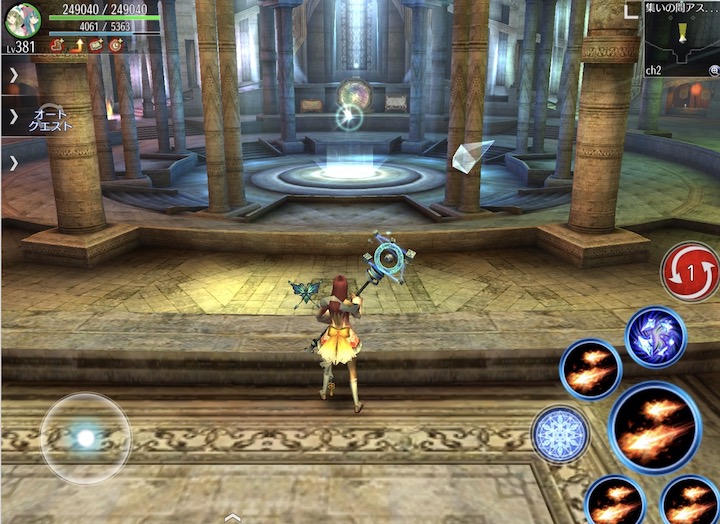Expand the bottom-center up arrow panel

[x=232, y=517]
